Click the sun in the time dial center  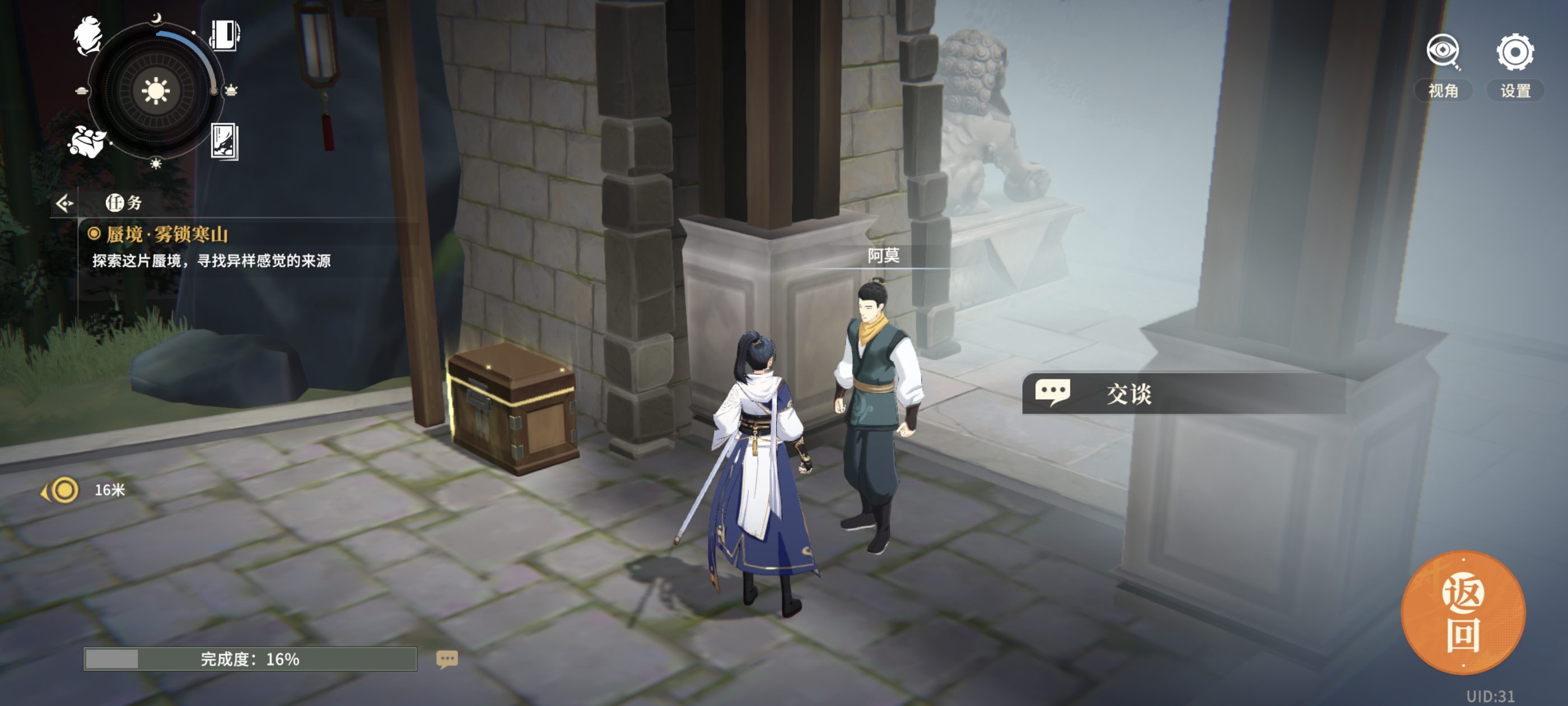click(x=155, y=91)
